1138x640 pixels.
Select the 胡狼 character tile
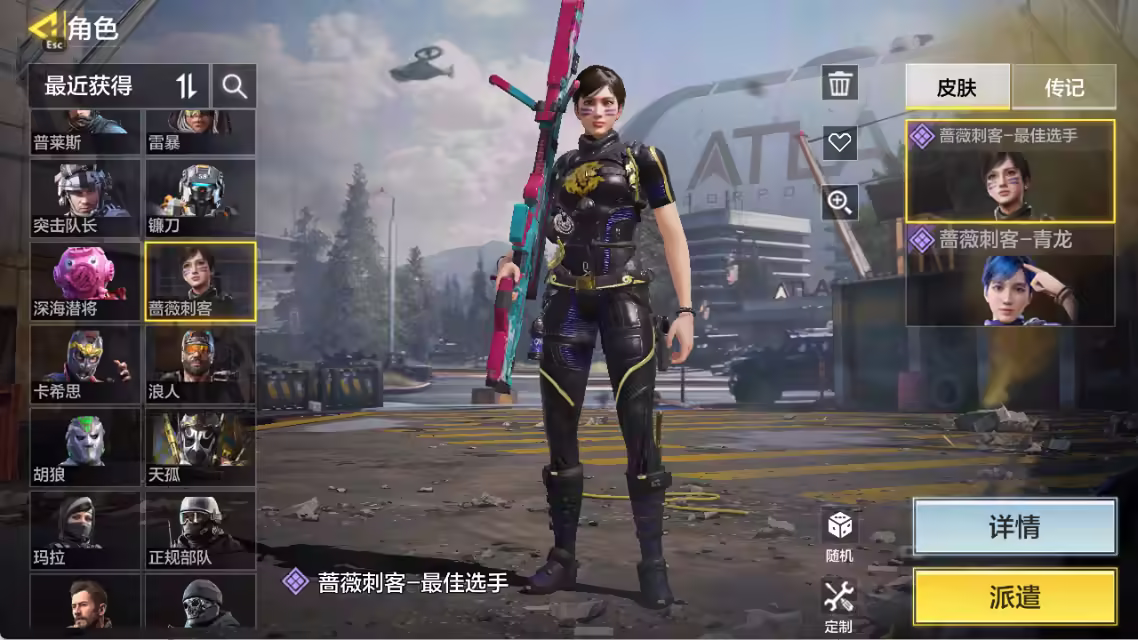click(x=85, y=447)
